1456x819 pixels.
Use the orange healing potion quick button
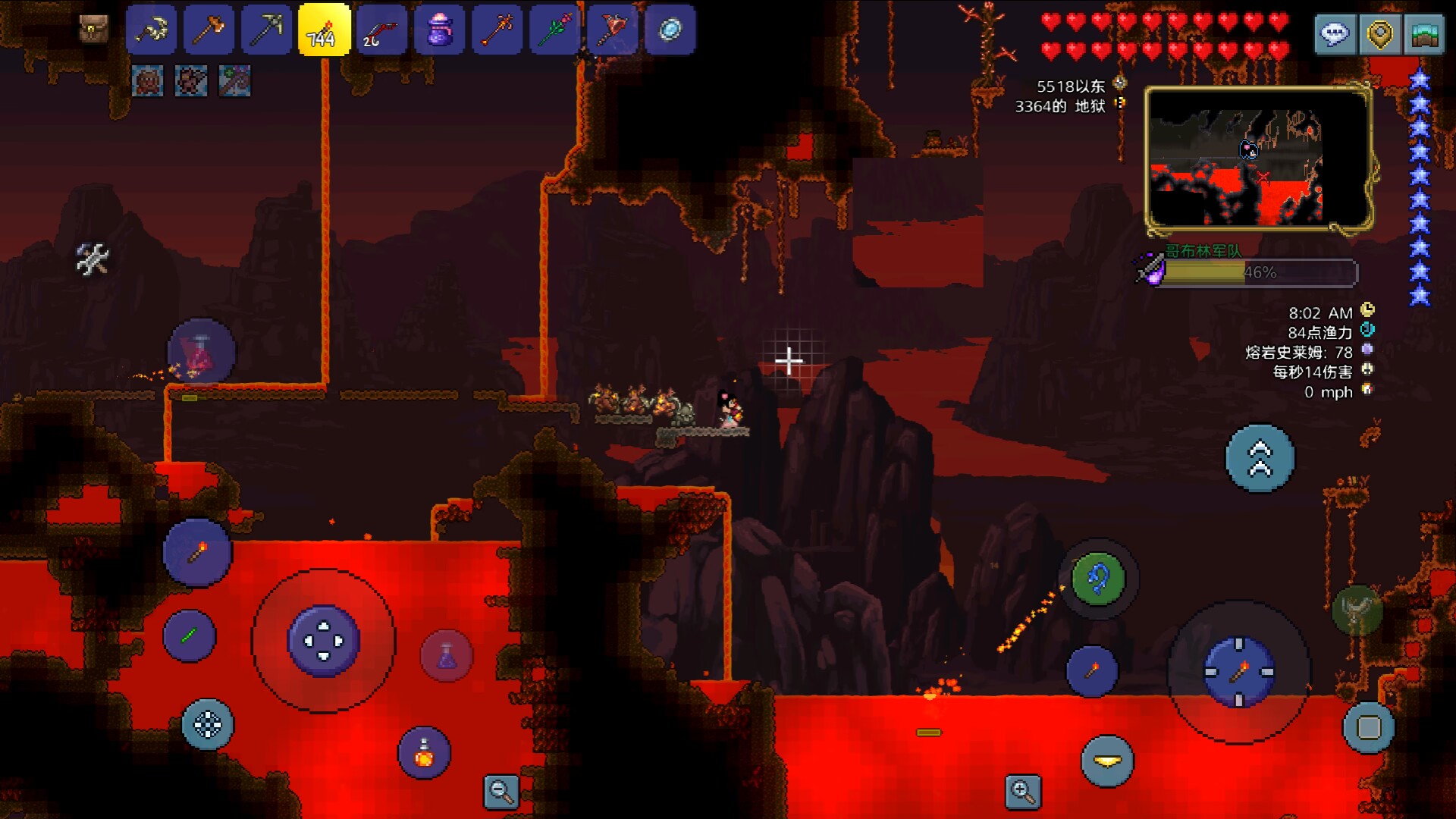tap(424, 753)
